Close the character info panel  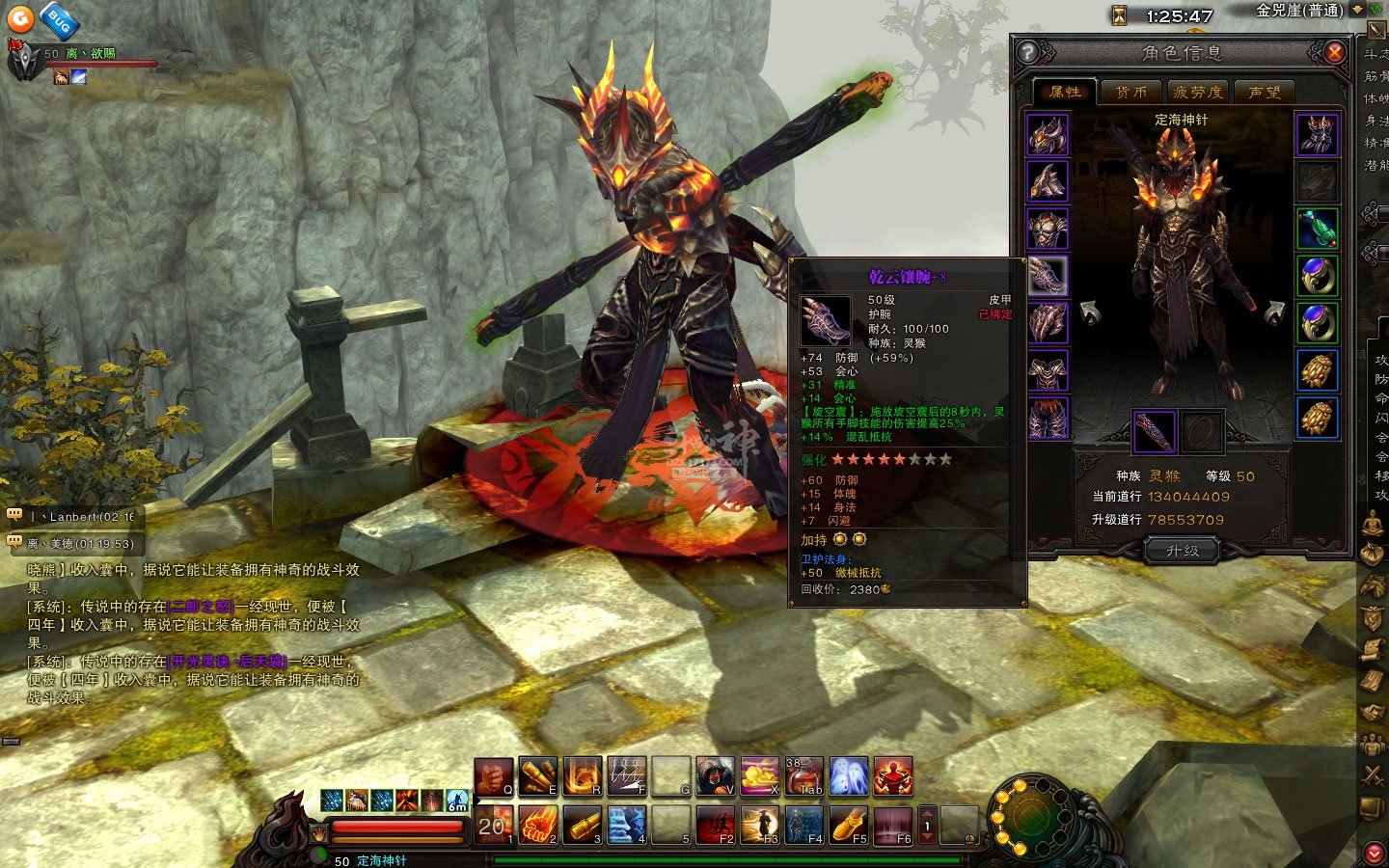point(1334,52)
